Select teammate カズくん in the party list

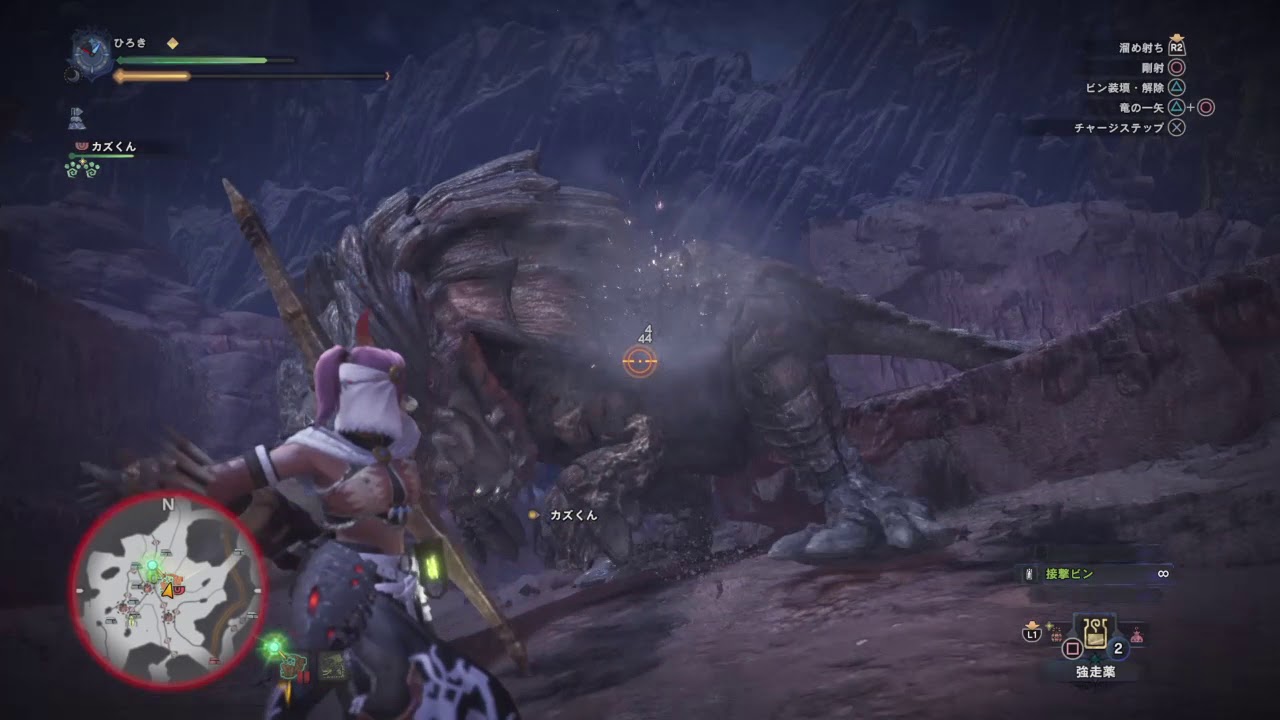(110, 147)
